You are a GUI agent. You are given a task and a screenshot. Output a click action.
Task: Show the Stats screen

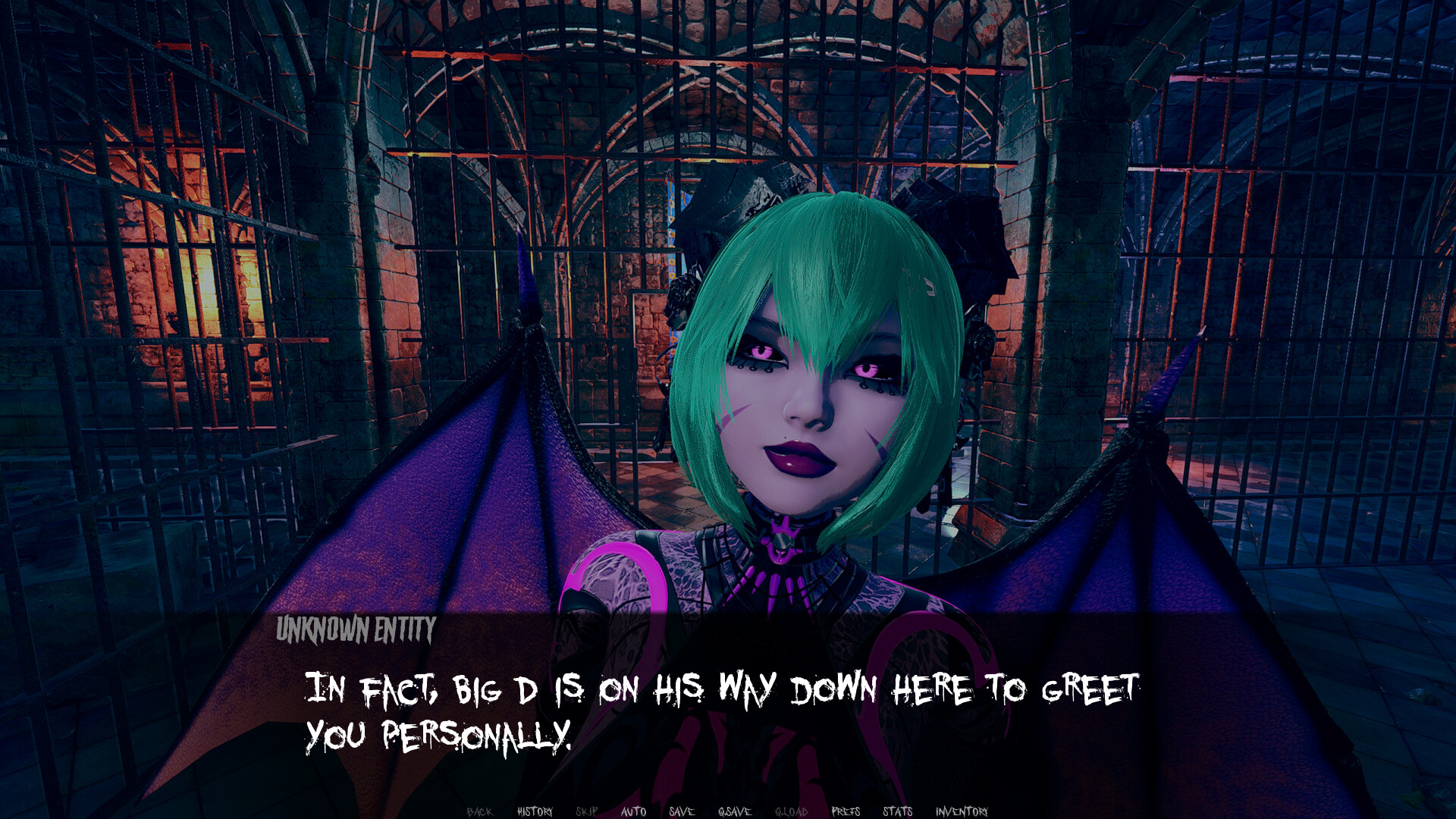click(x=897, y=811)
